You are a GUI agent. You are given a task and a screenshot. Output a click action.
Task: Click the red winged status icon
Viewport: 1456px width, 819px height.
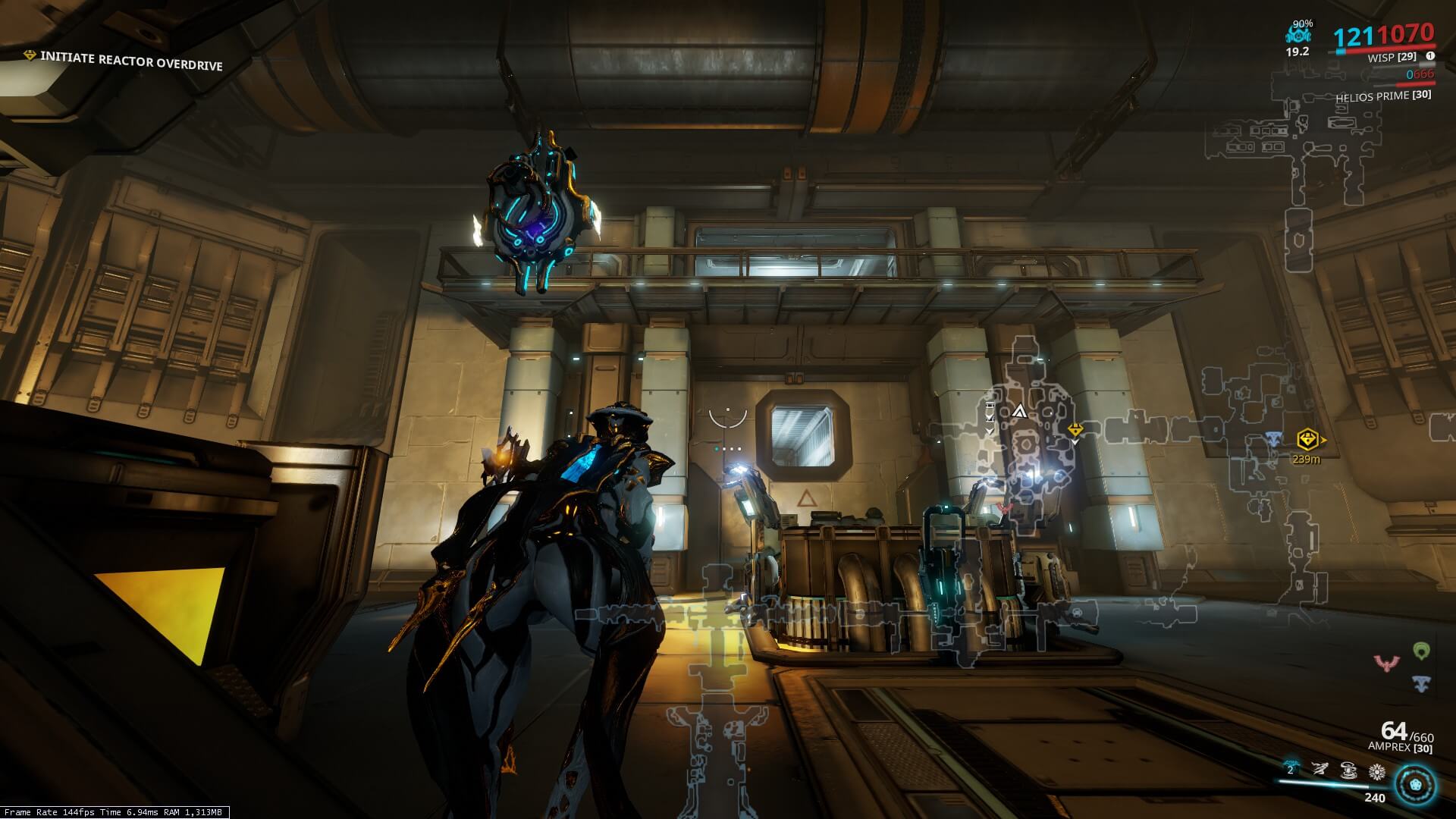click(1386, 664)
